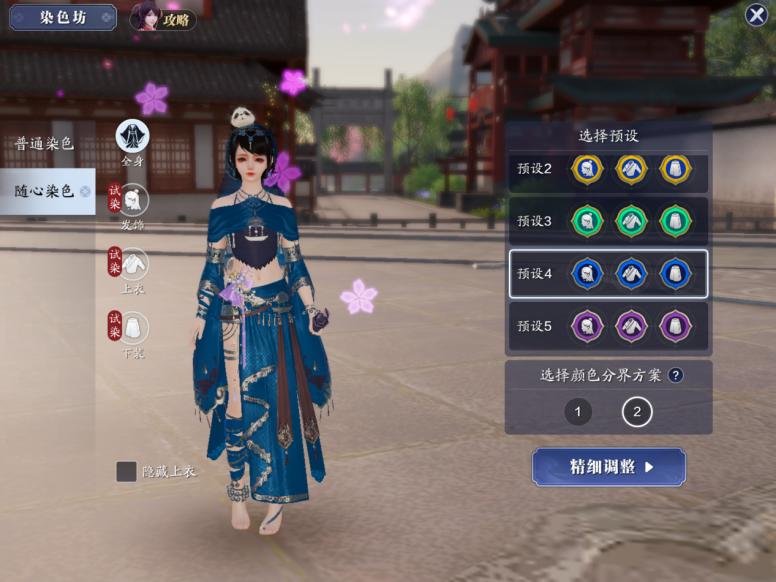Toggle the 隐藏上衣 checkbox
776x582 pixels.
click(127, 472)
